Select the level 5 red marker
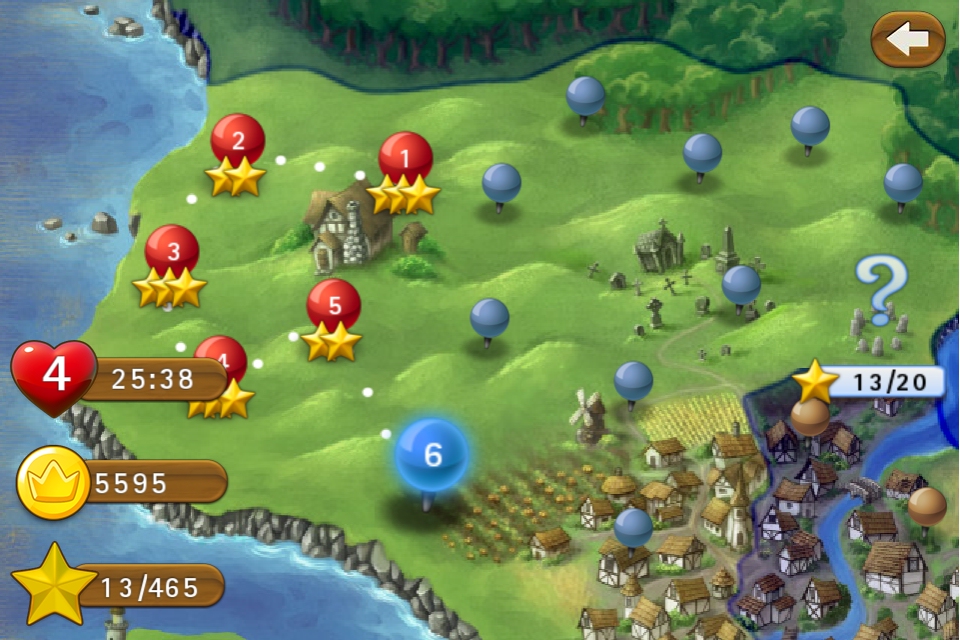The width and height of the screenshot is (960, 640). 334,305
